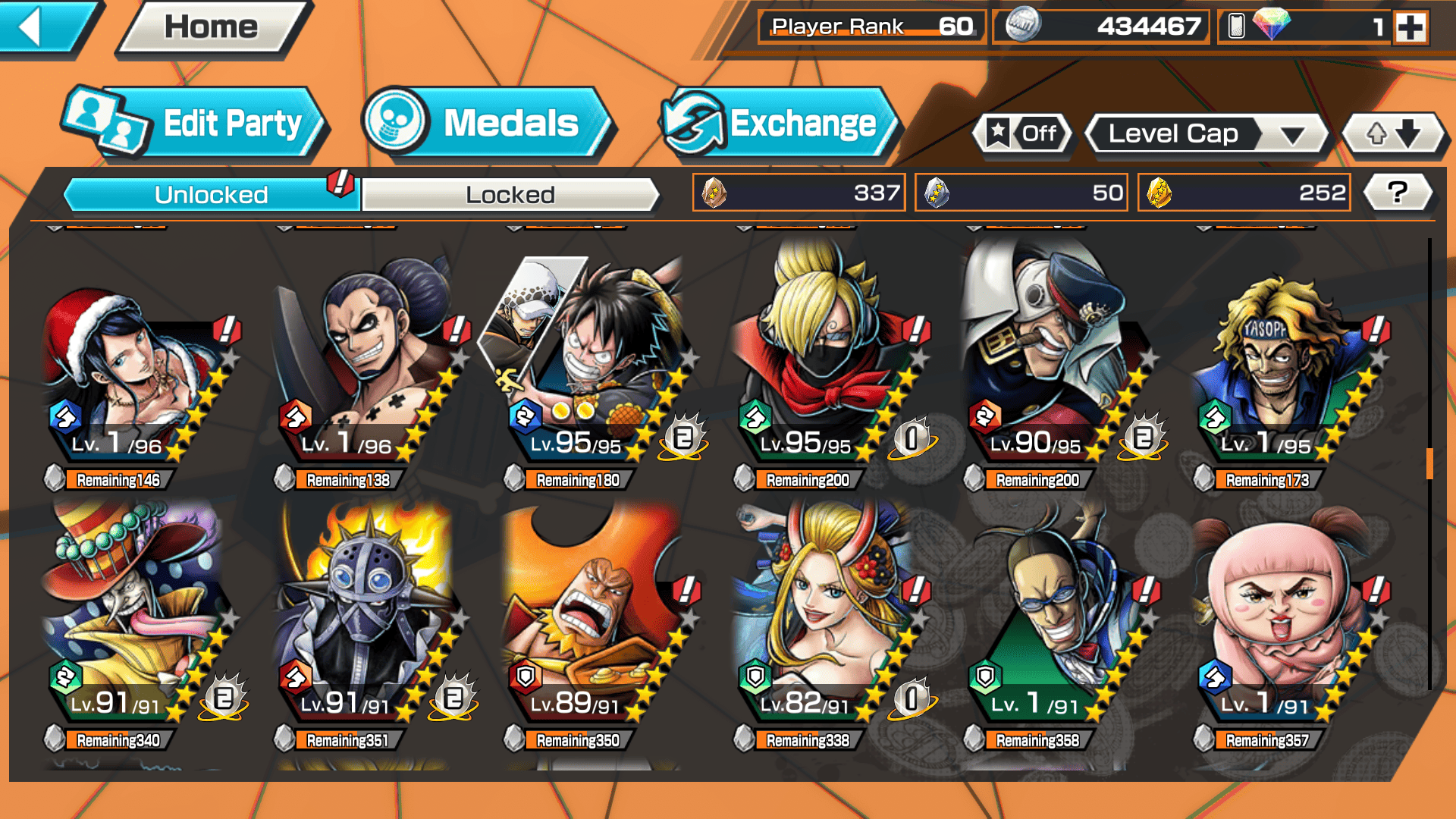The height and width of the screenshot is (819, 1456).
Task: Add rainbow diamonds with the plus button
Action: click(x=1410, y=27)
